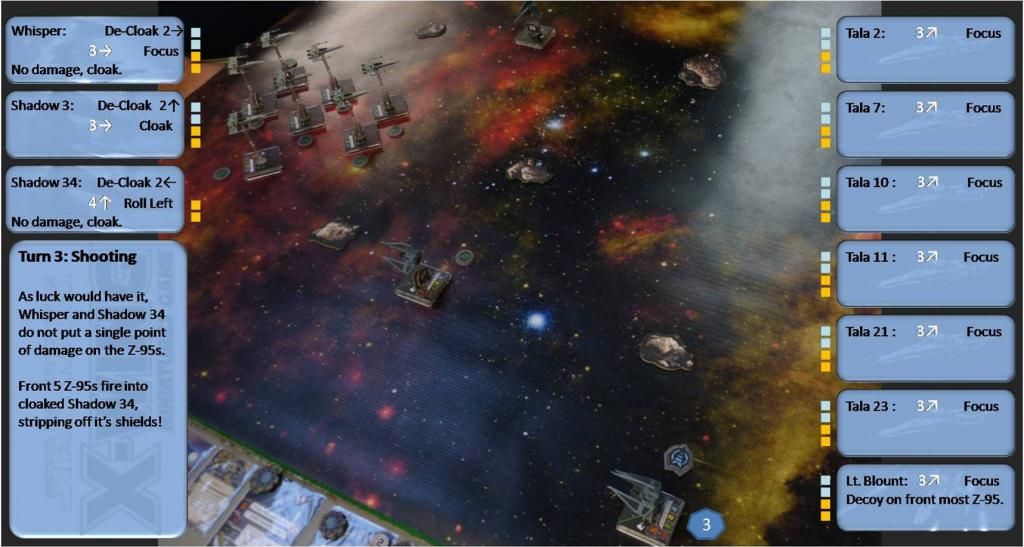Select the Tala 21 ship panel
Screen dimensions: 1024x547
[925, 347]
